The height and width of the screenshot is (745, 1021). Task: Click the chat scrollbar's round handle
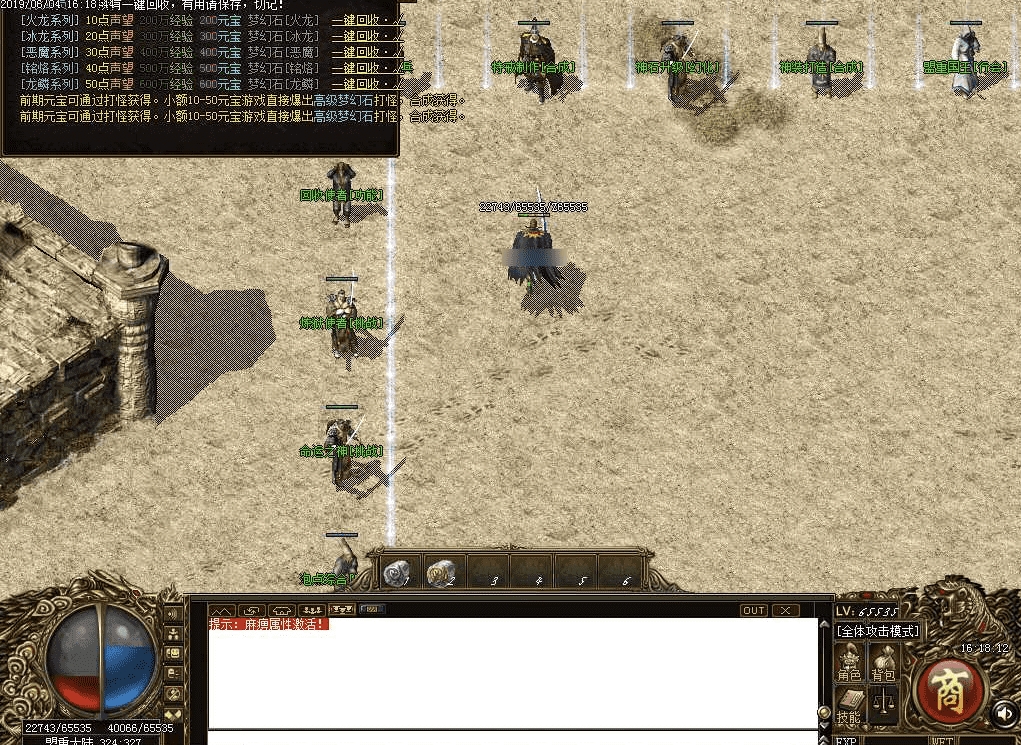click(825, 713)
